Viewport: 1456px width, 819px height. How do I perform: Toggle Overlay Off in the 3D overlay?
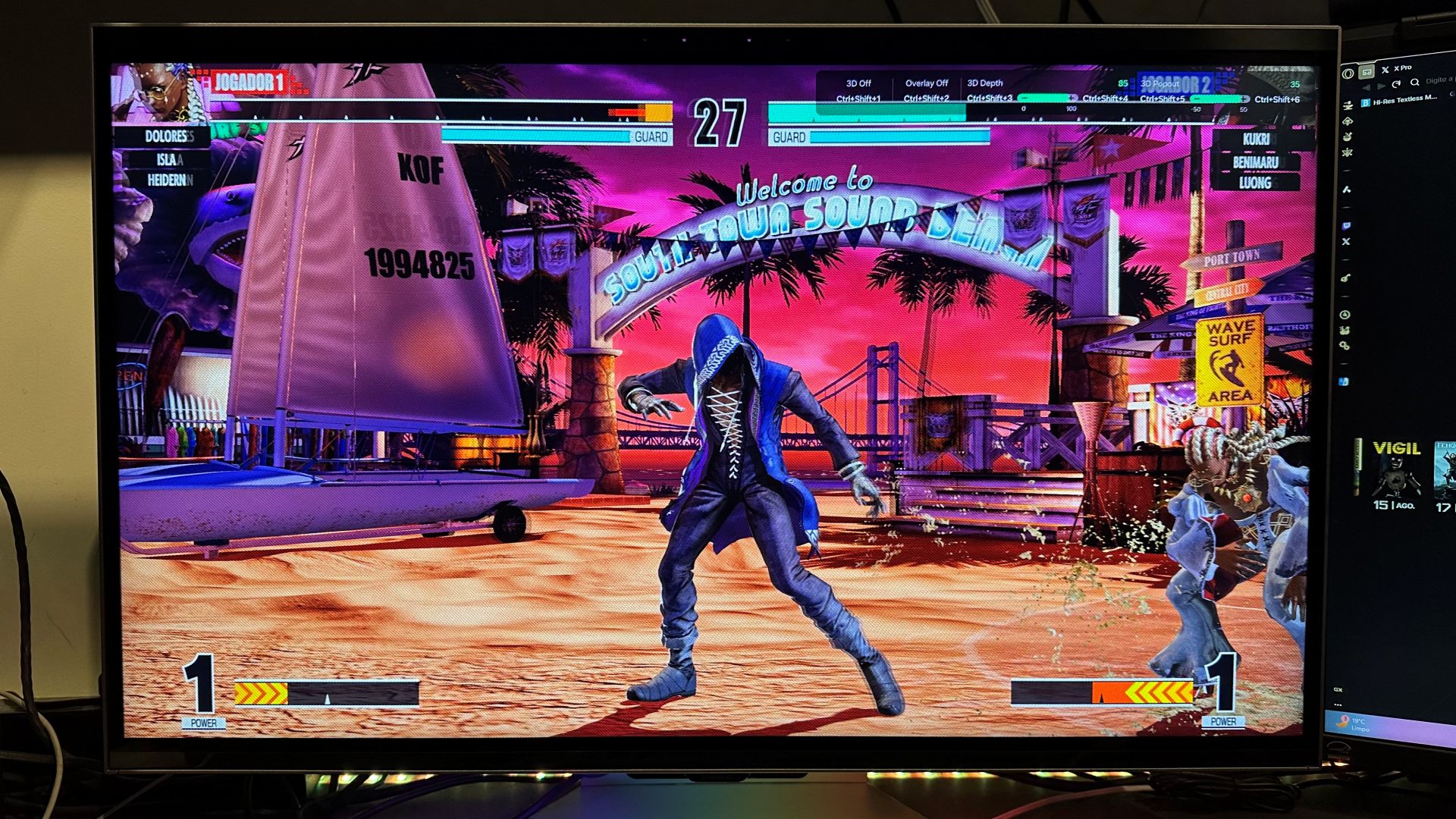927,83
